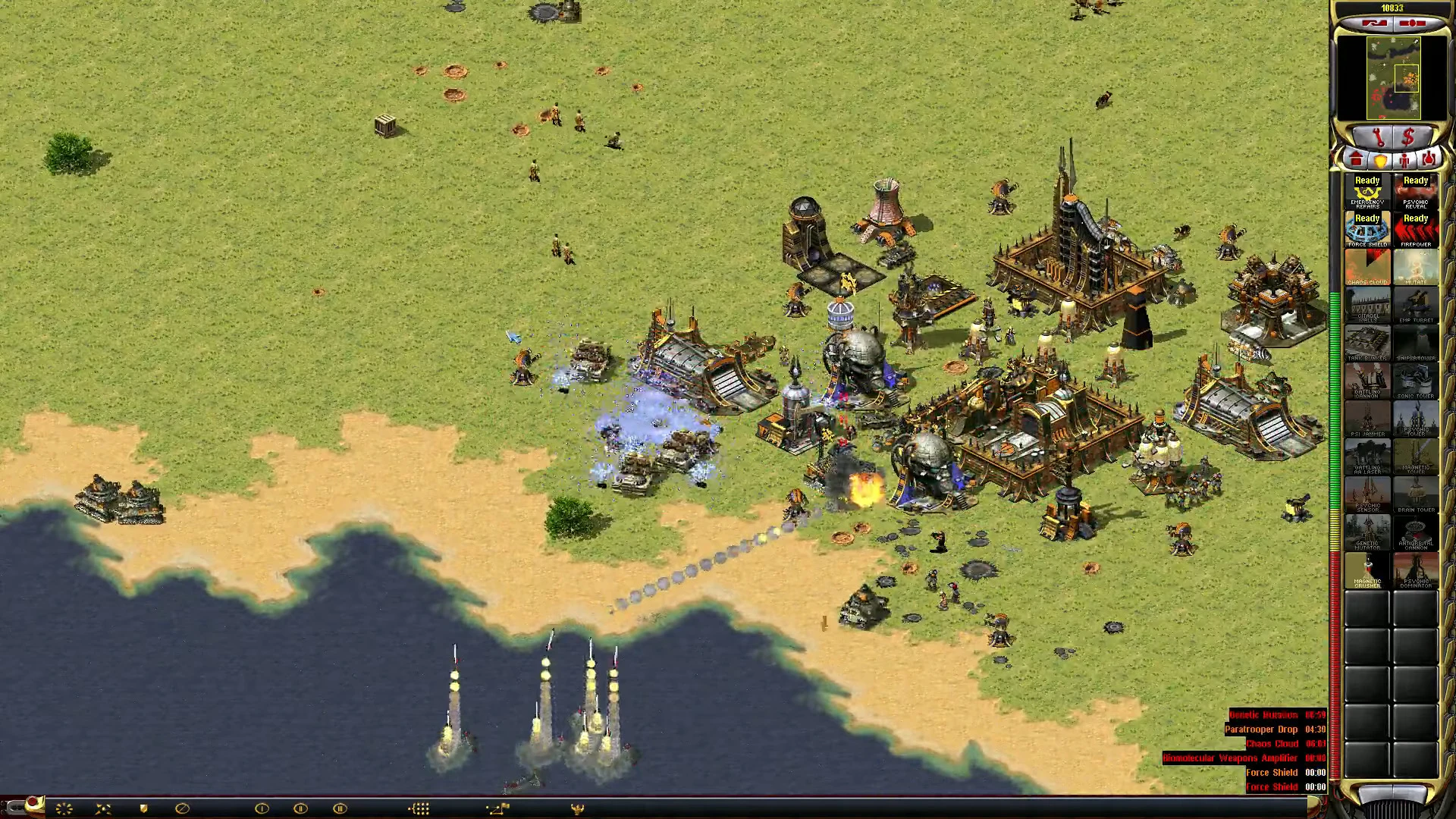Activate the Repair wrench button
Screen dimensions: 1456x819
click(x=1378, y=138)
